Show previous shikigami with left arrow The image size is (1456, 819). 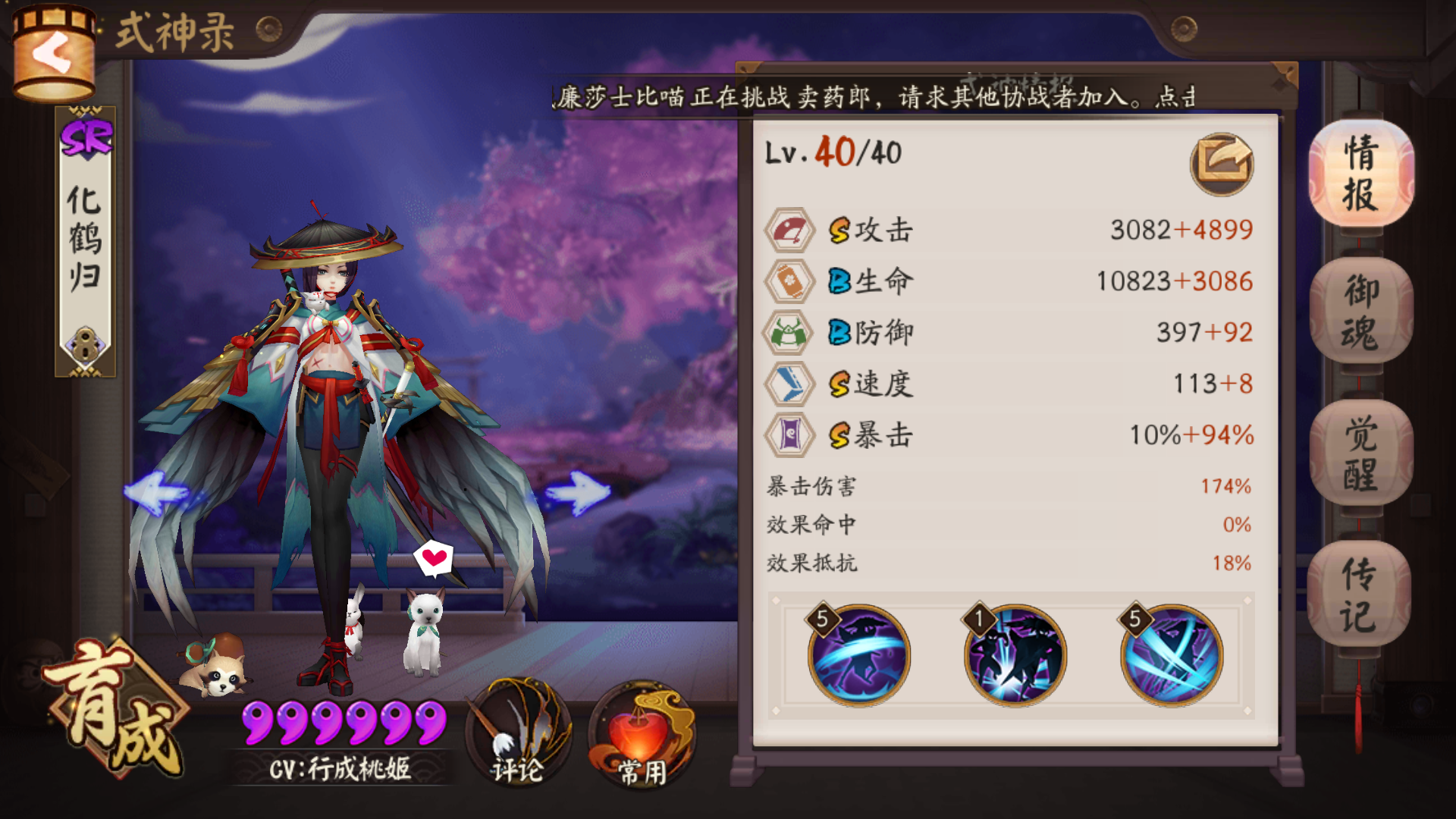157,493
